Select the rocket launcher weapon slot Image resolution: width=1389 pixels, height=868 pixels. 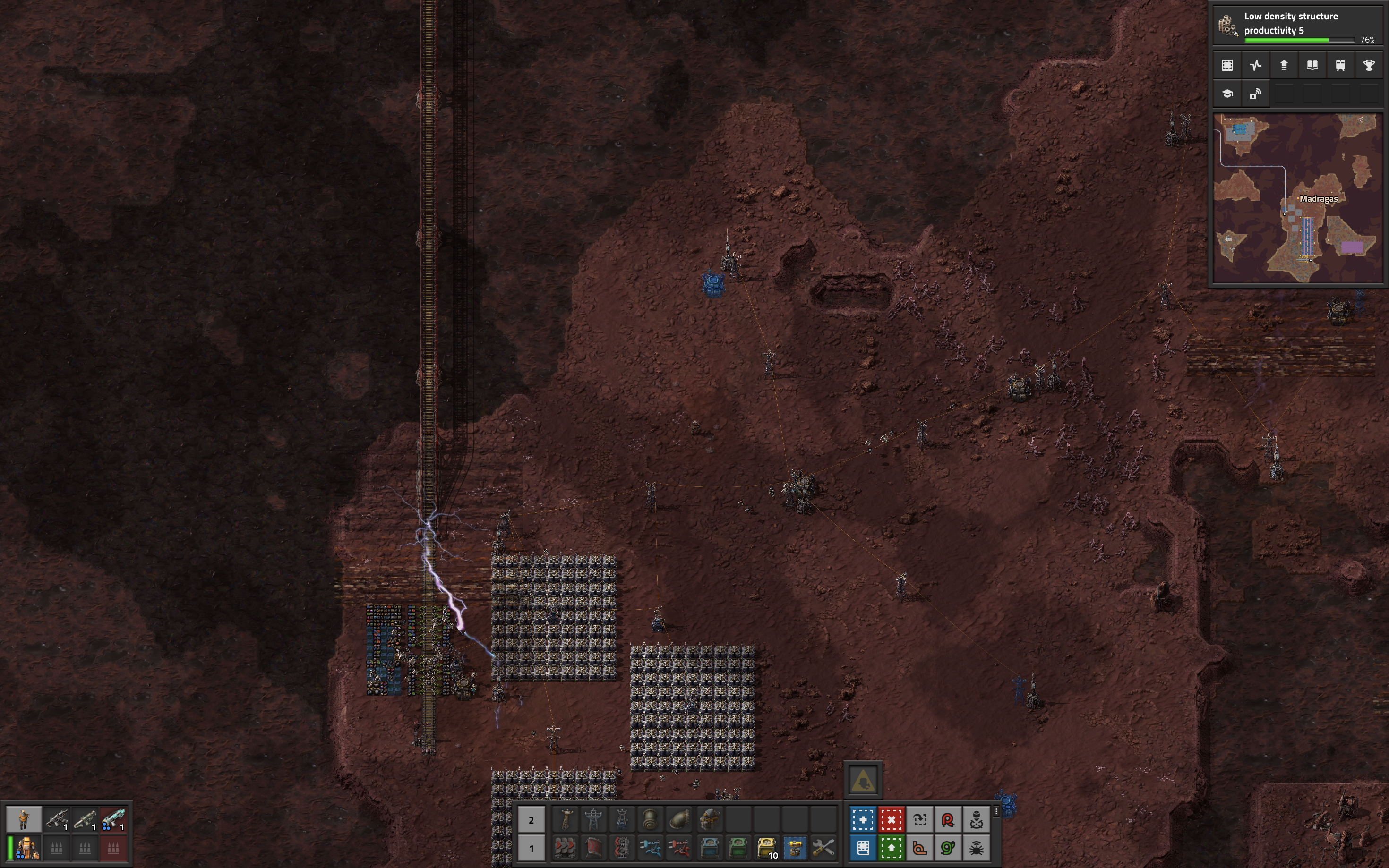pos(85,819)
